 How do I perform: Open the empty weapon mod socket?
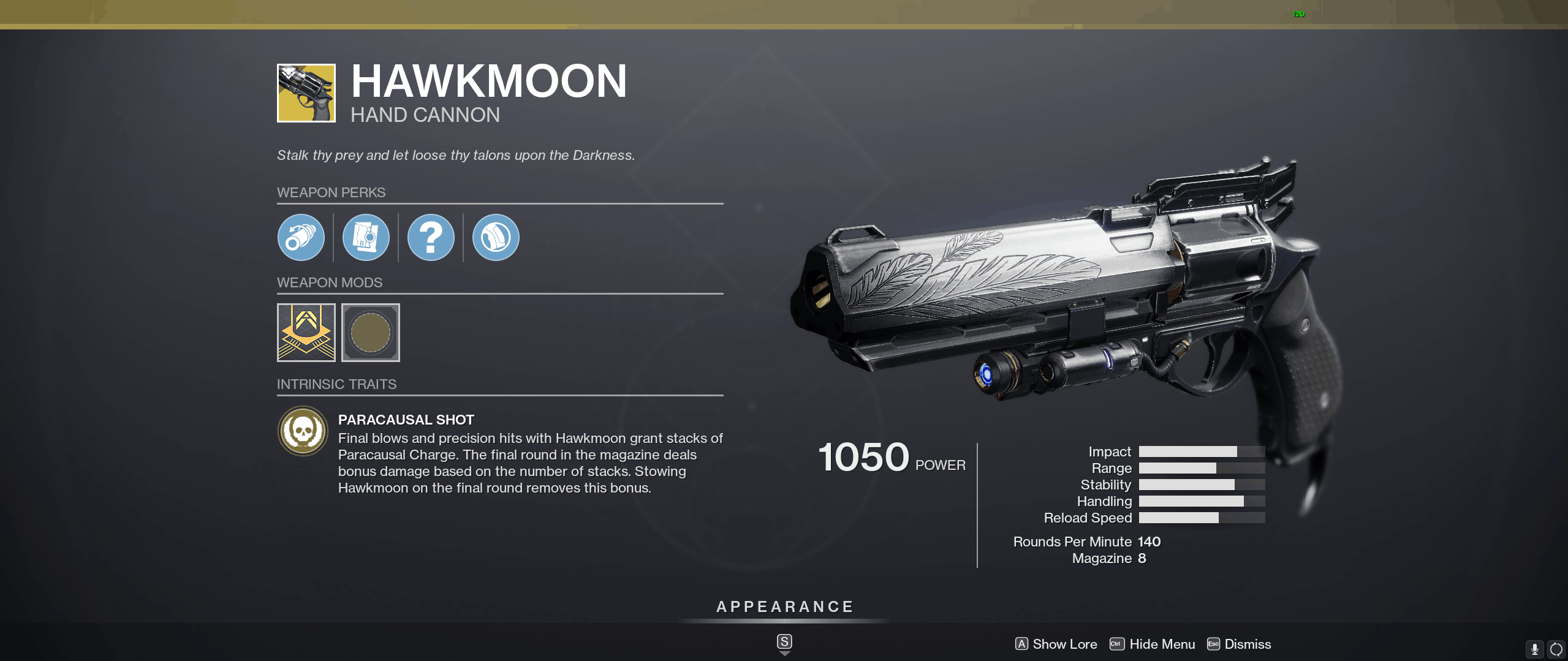pyautogui.click(x=370, y=333)
